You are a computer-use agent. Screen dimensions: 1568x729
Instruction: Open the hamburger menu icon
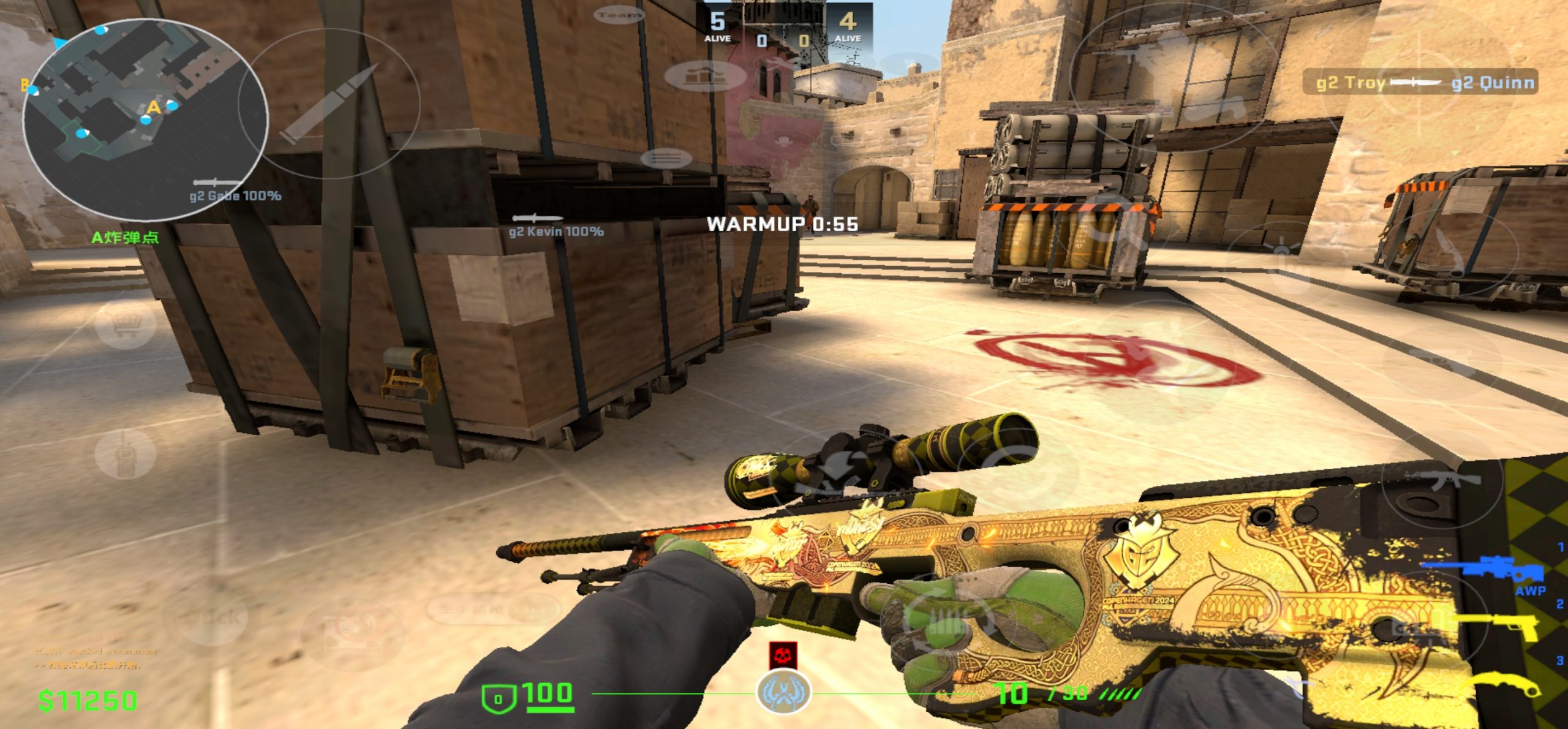tap(666, 159)
